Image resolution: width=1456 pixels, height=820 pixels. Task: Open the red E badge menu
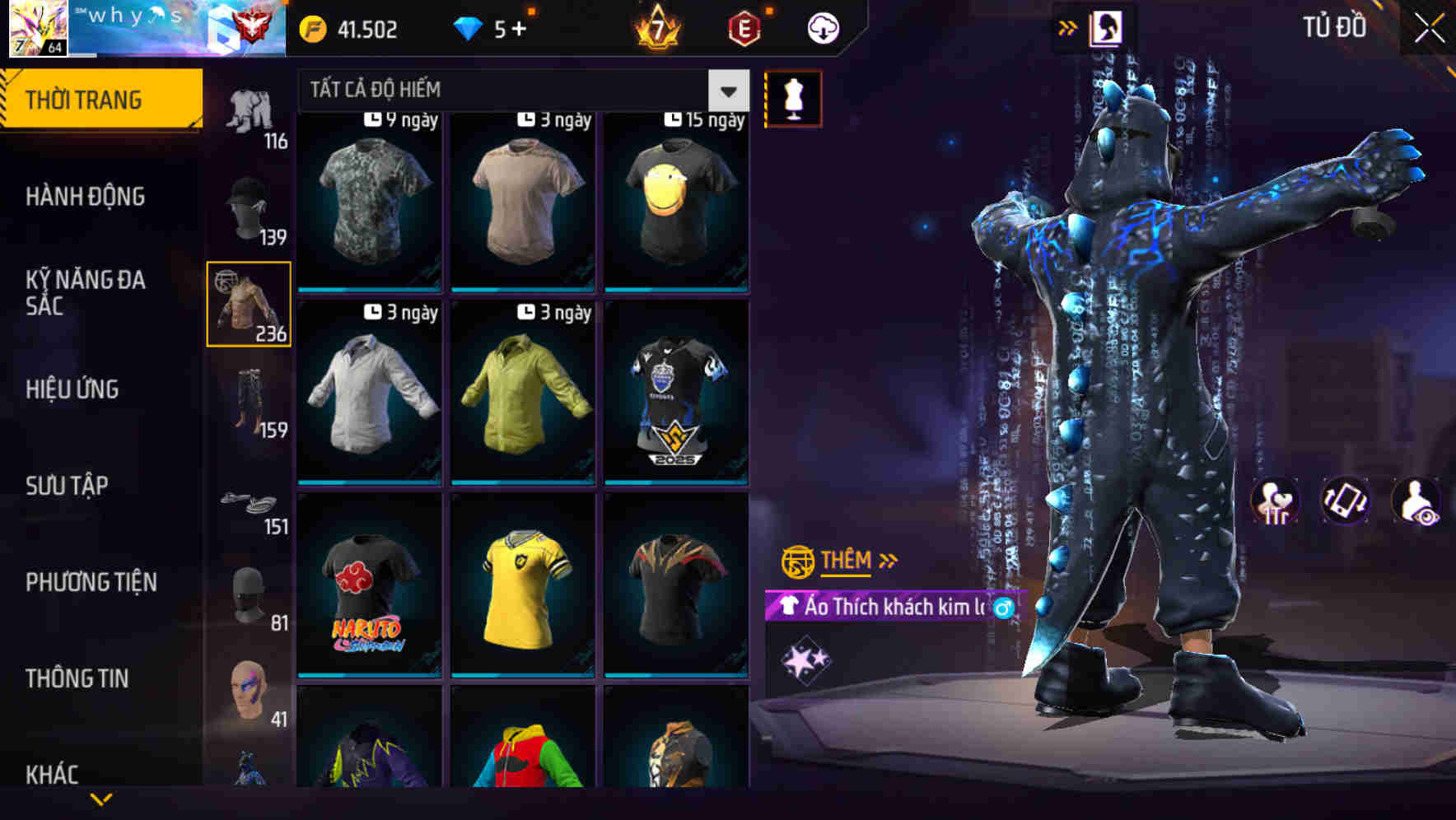coord(744,27)
